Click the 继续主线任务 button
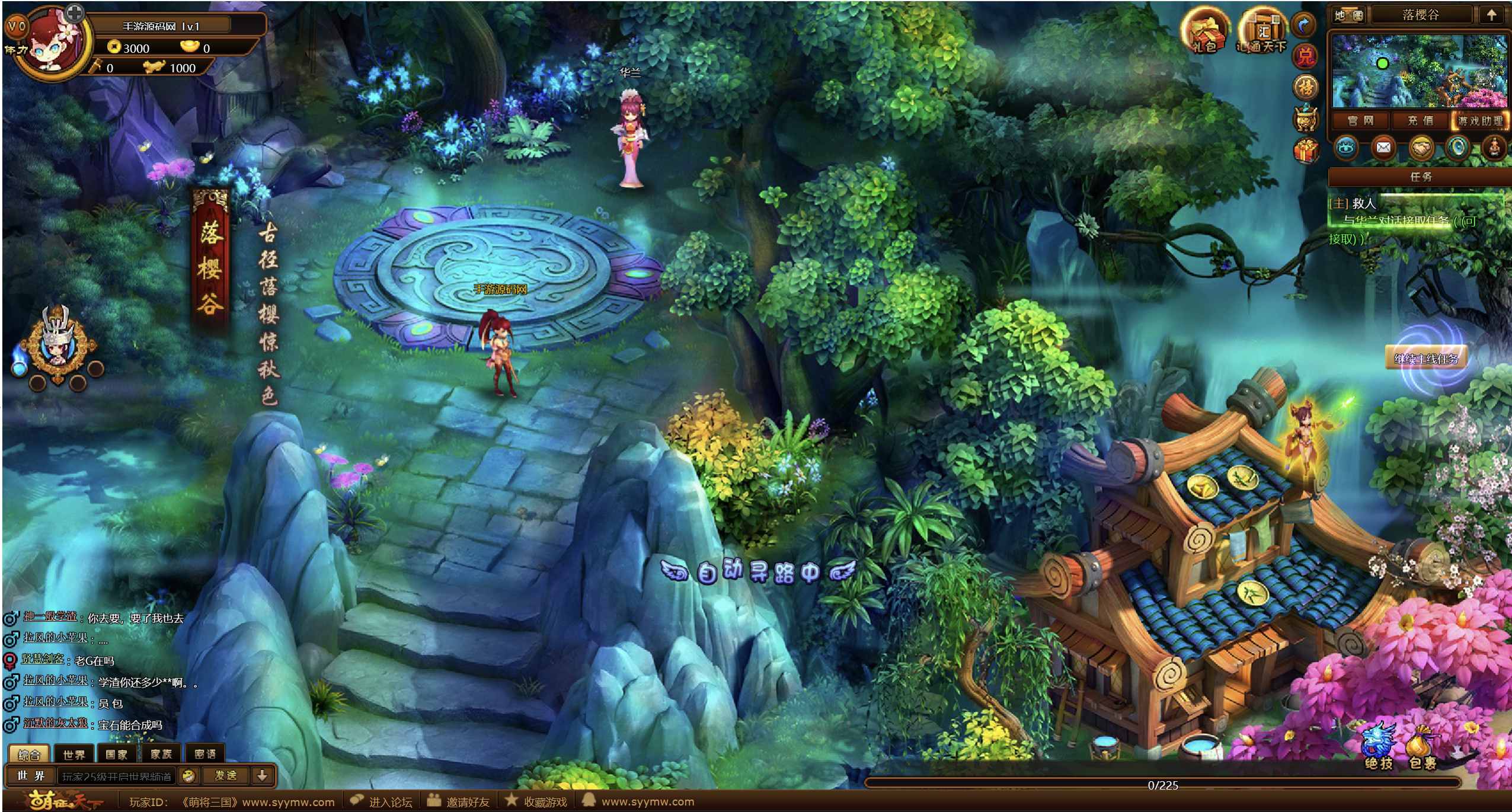 [1425, 359]
